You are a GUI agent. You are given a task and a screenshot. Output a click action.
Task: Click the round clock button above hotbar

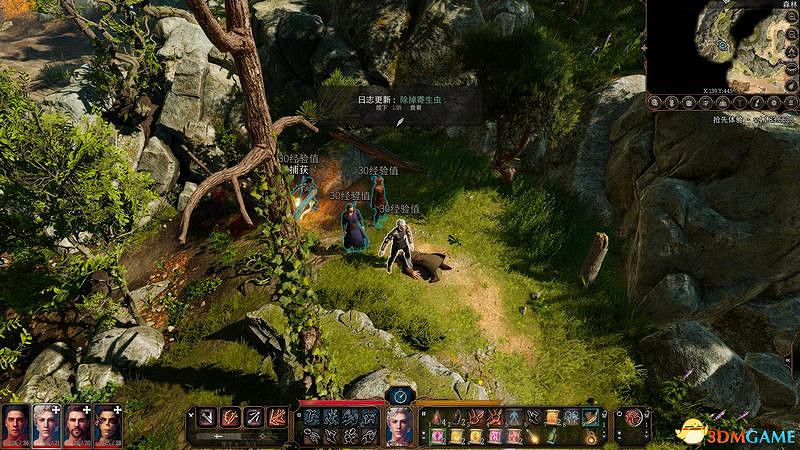(x=399, y=396)
